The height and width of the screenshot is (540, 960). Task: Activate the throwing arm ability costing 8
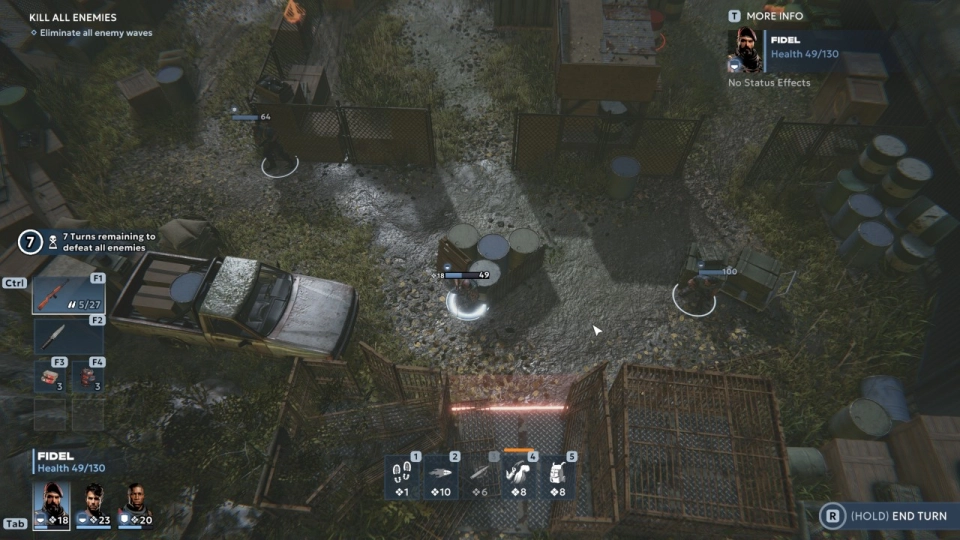[x=519, y=476]
